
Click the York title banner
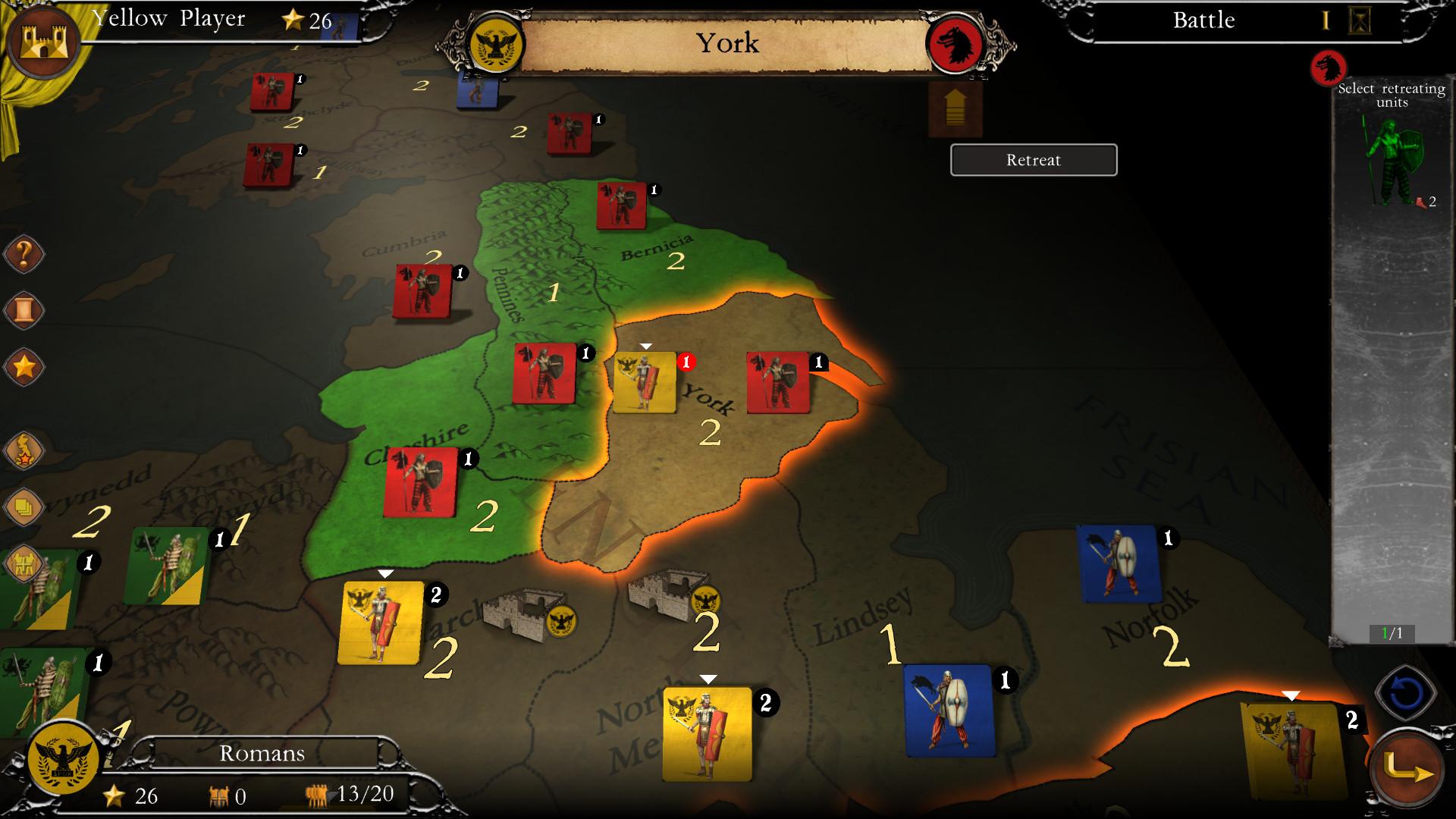tap(726, 43)
